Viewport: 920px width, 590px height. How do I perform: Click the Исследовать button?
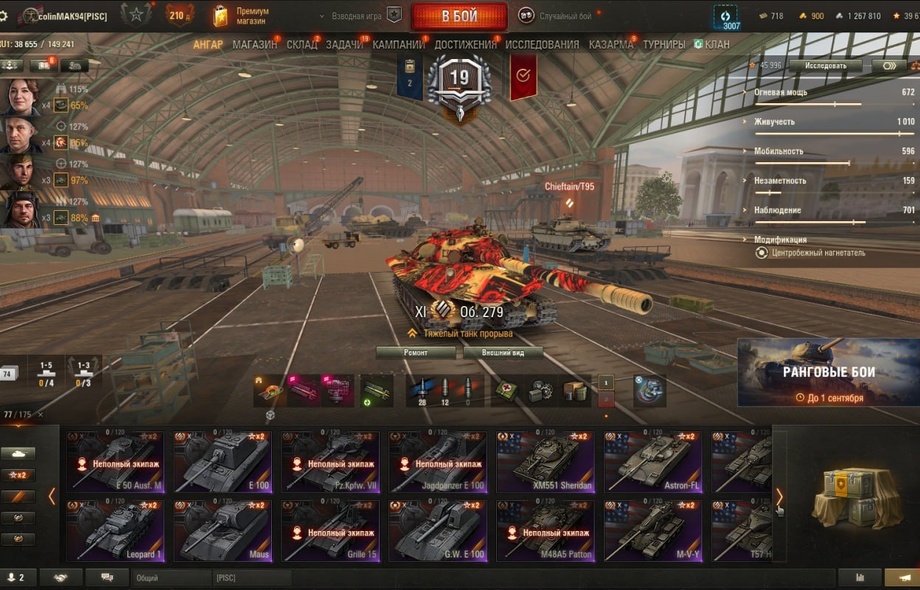pyautogui.click(x=826, y=66)
